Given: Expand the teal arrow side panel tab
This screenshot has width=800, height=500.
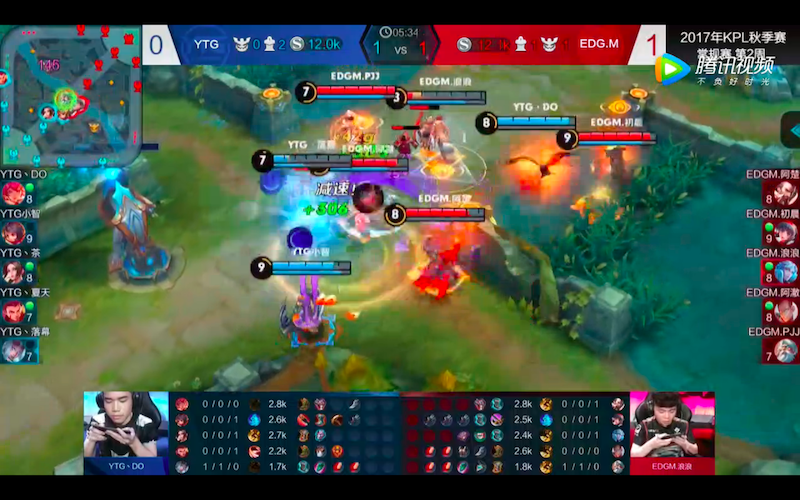Looking at the screenshot, I should pos(791,130).
